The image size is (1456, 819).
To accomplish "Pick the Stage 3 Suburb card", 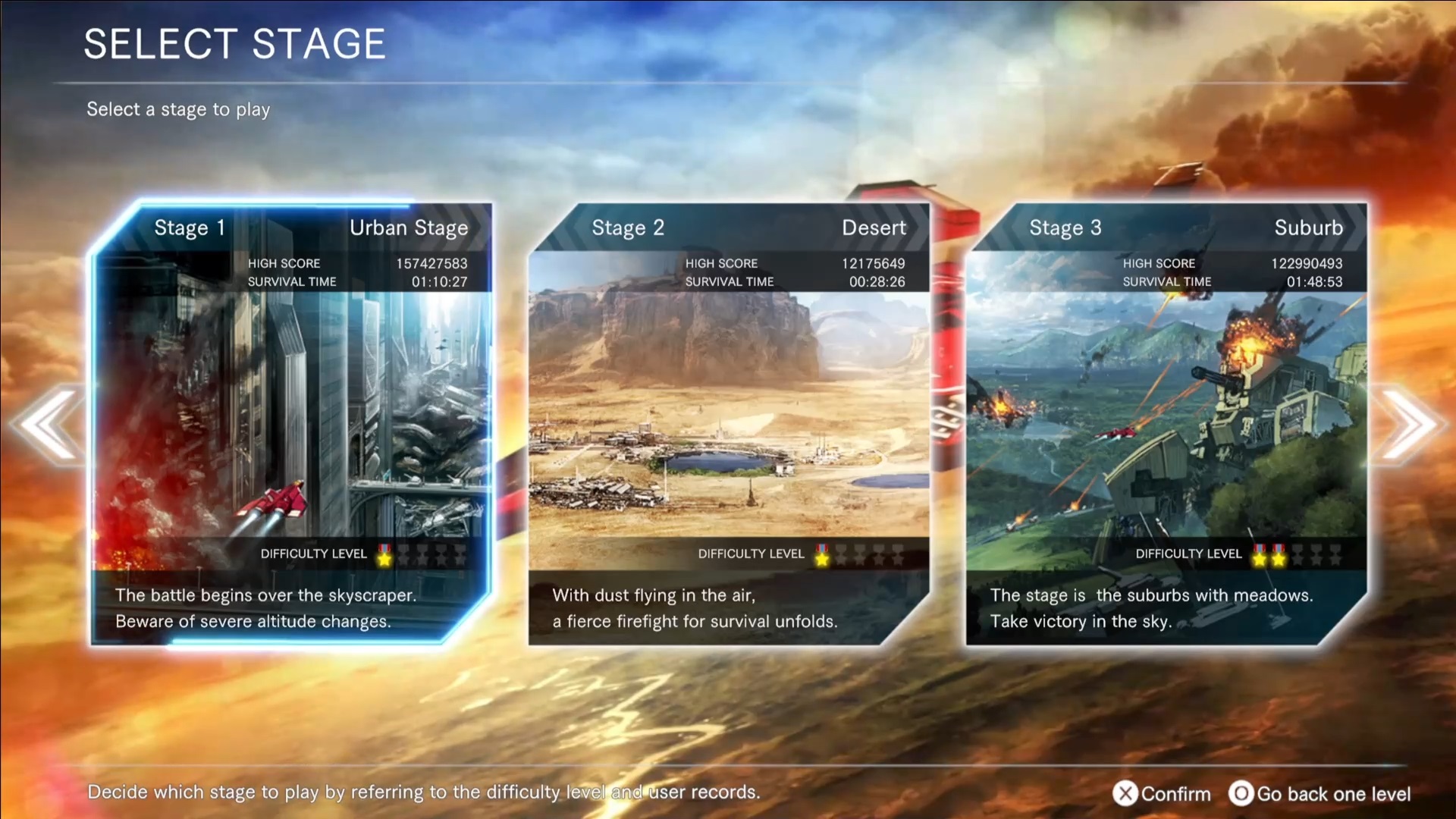I will pyautogui.click(x=1166, y=423).
